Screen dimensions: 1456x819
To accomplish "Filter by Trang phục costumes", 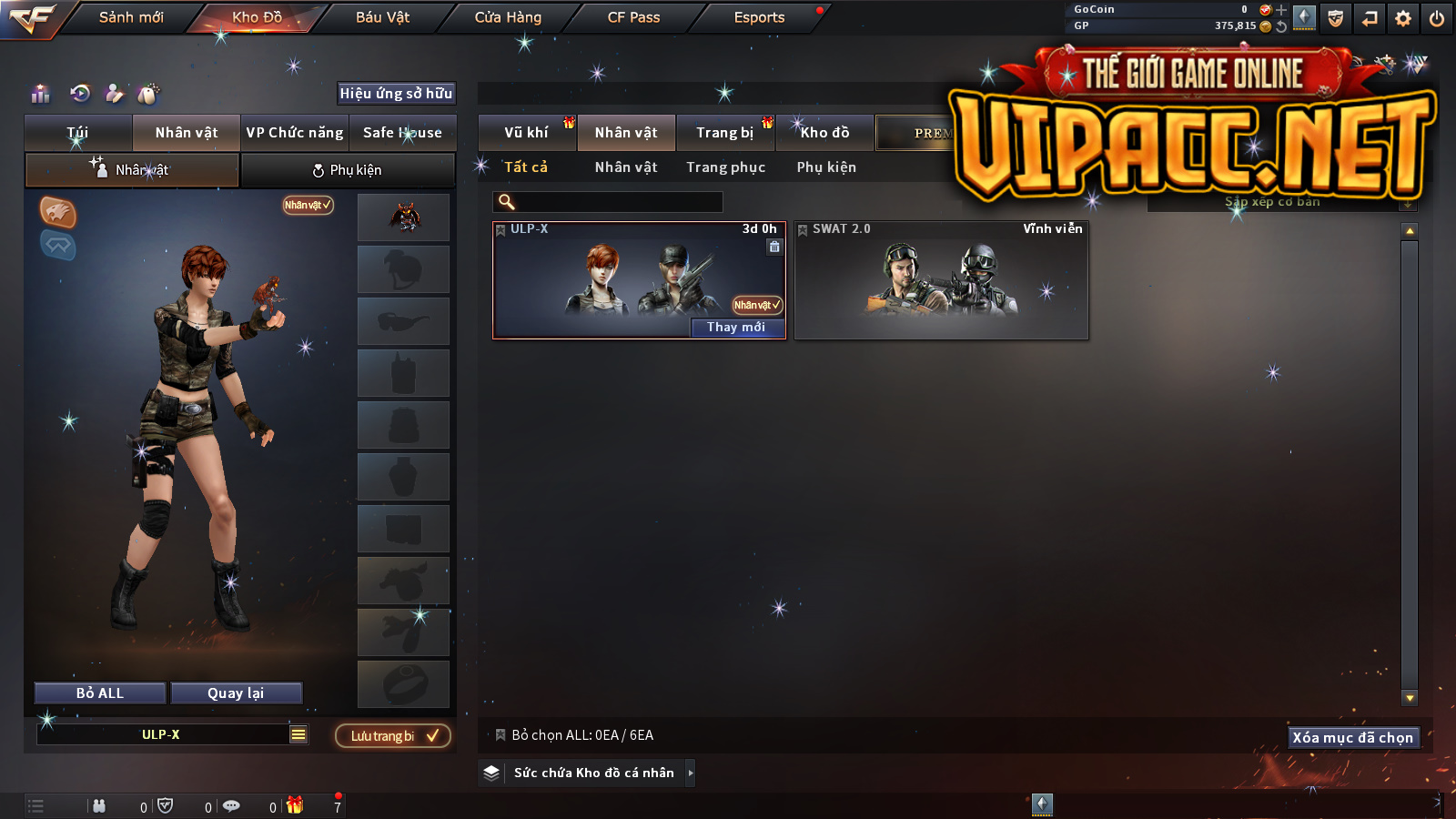I will [725, 167].
